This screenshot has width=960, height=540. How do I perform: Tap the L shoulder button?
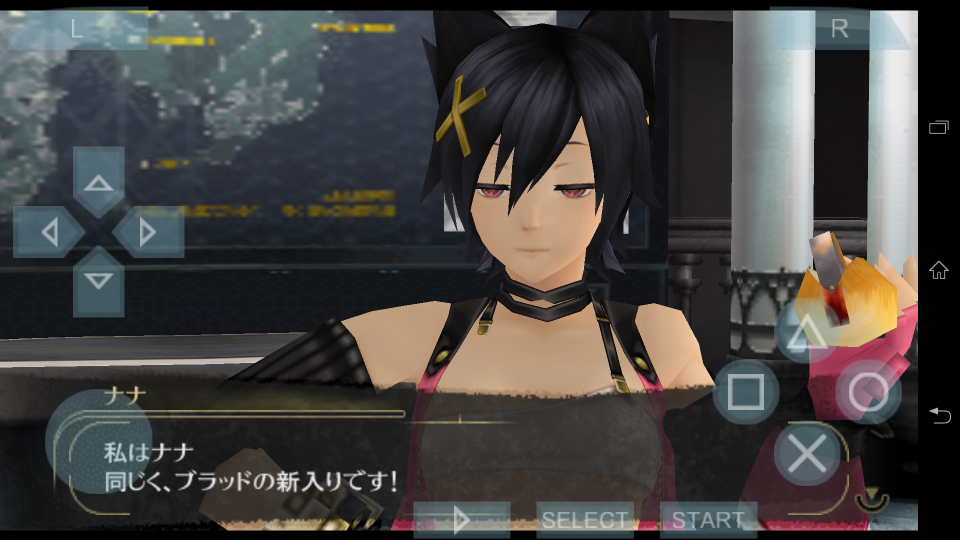77,29
